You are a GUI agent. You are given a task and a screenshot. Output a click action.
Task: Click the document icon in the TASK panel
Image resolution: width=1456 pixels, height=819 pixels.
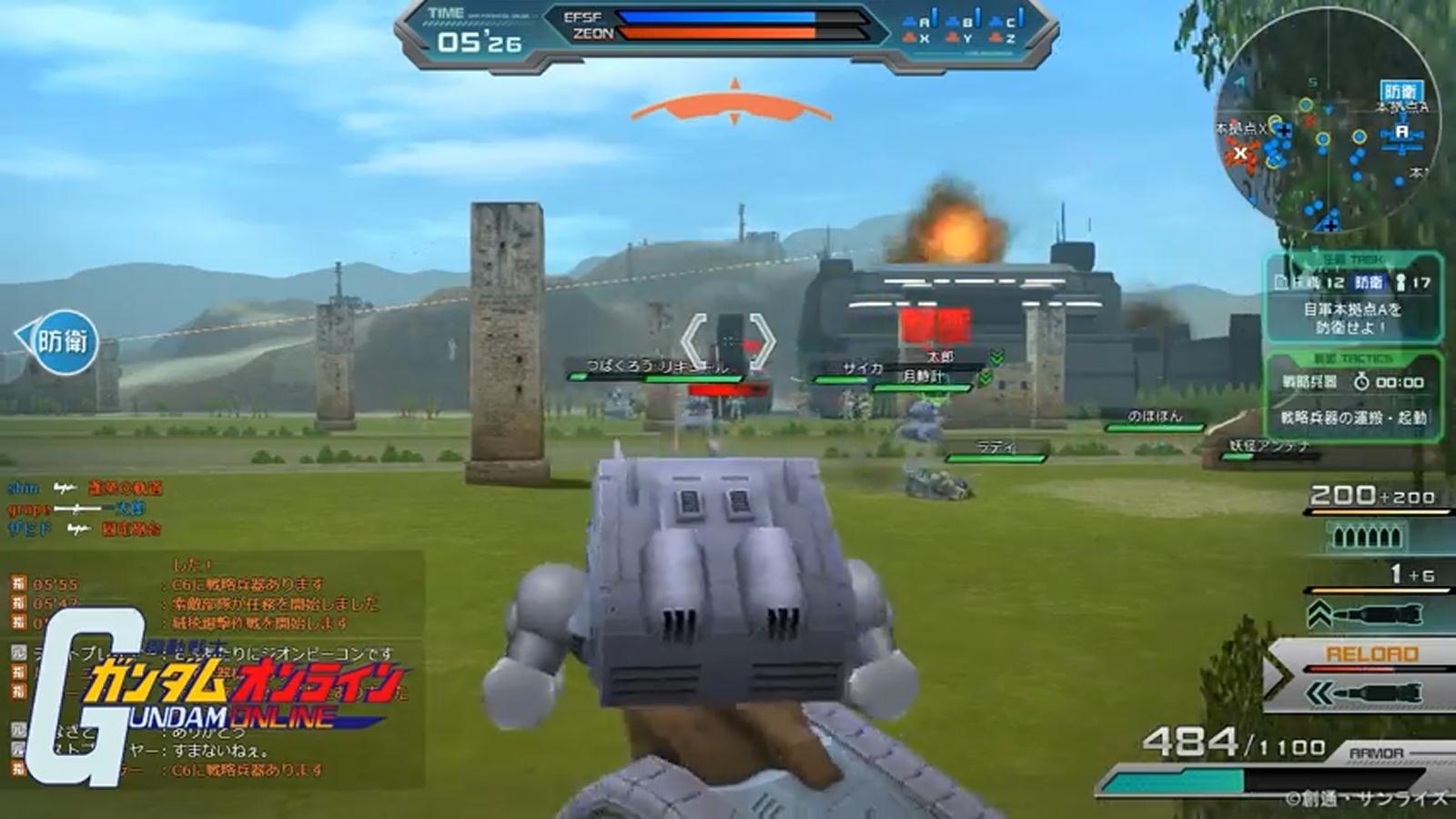point(1281,281)
